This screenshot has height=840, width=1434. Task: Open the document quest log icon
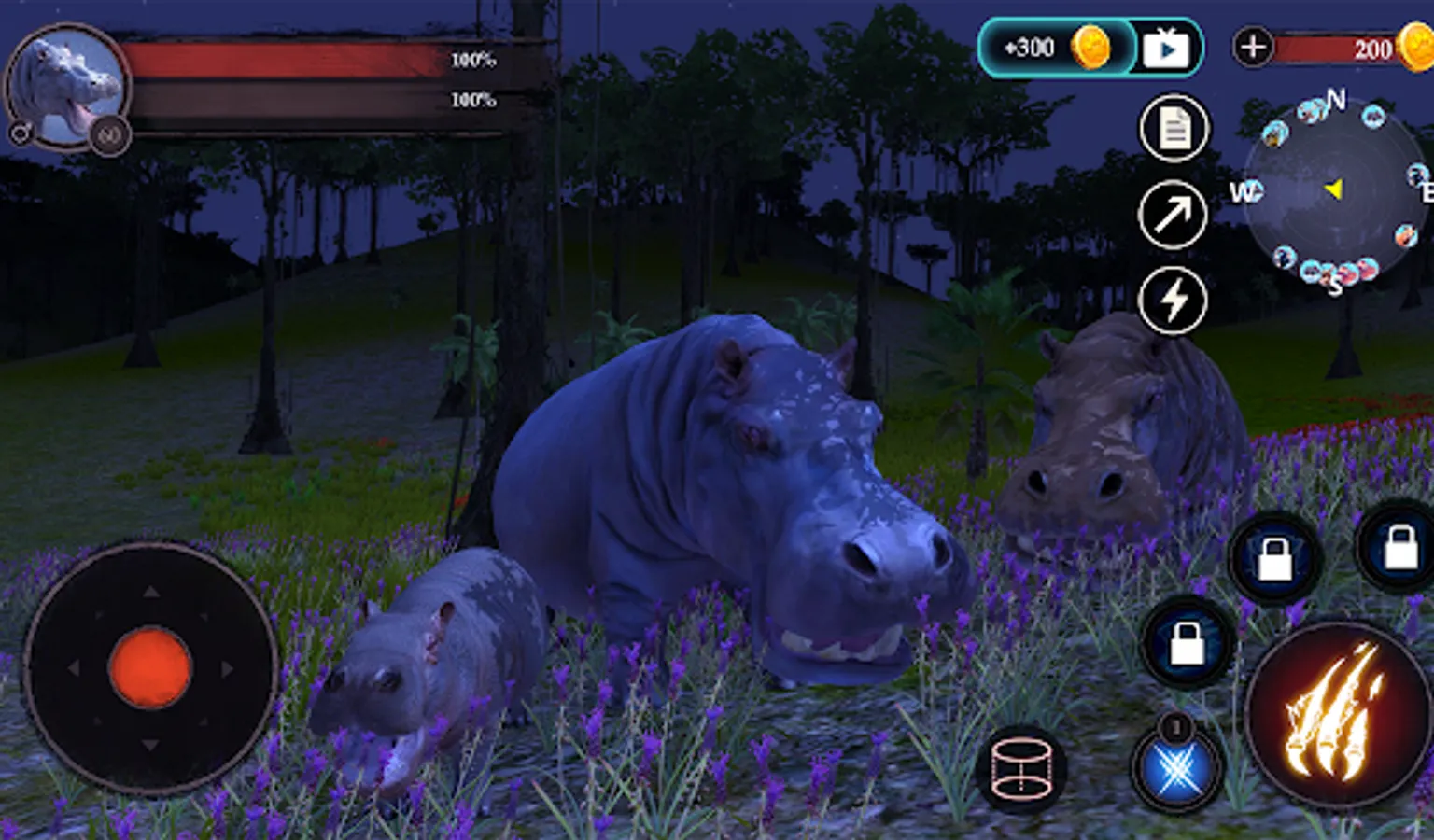point(1174,129)
